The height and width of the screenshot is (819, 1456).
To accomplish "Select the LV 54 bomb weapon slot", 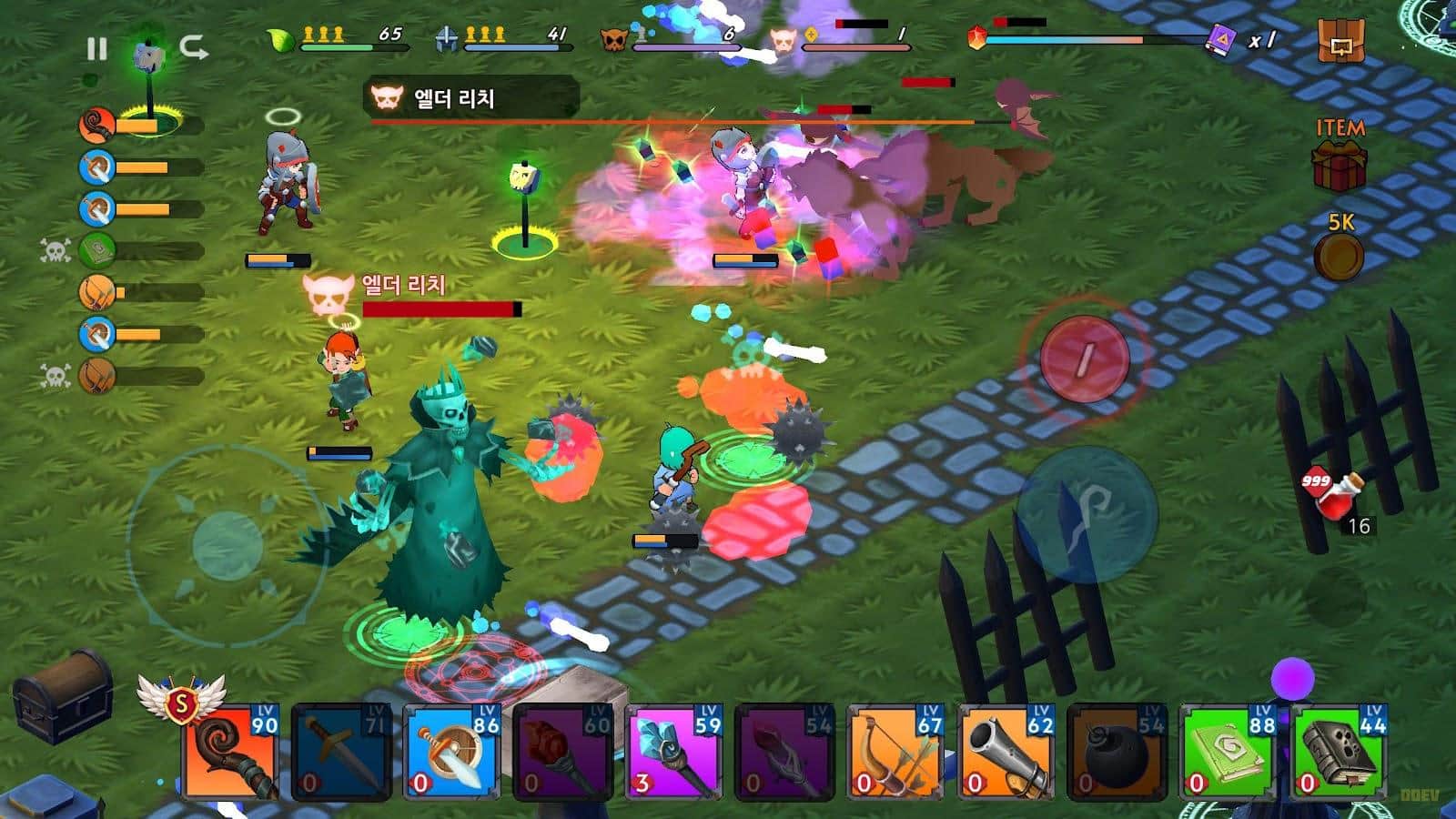I will (x=1120, y=752).
